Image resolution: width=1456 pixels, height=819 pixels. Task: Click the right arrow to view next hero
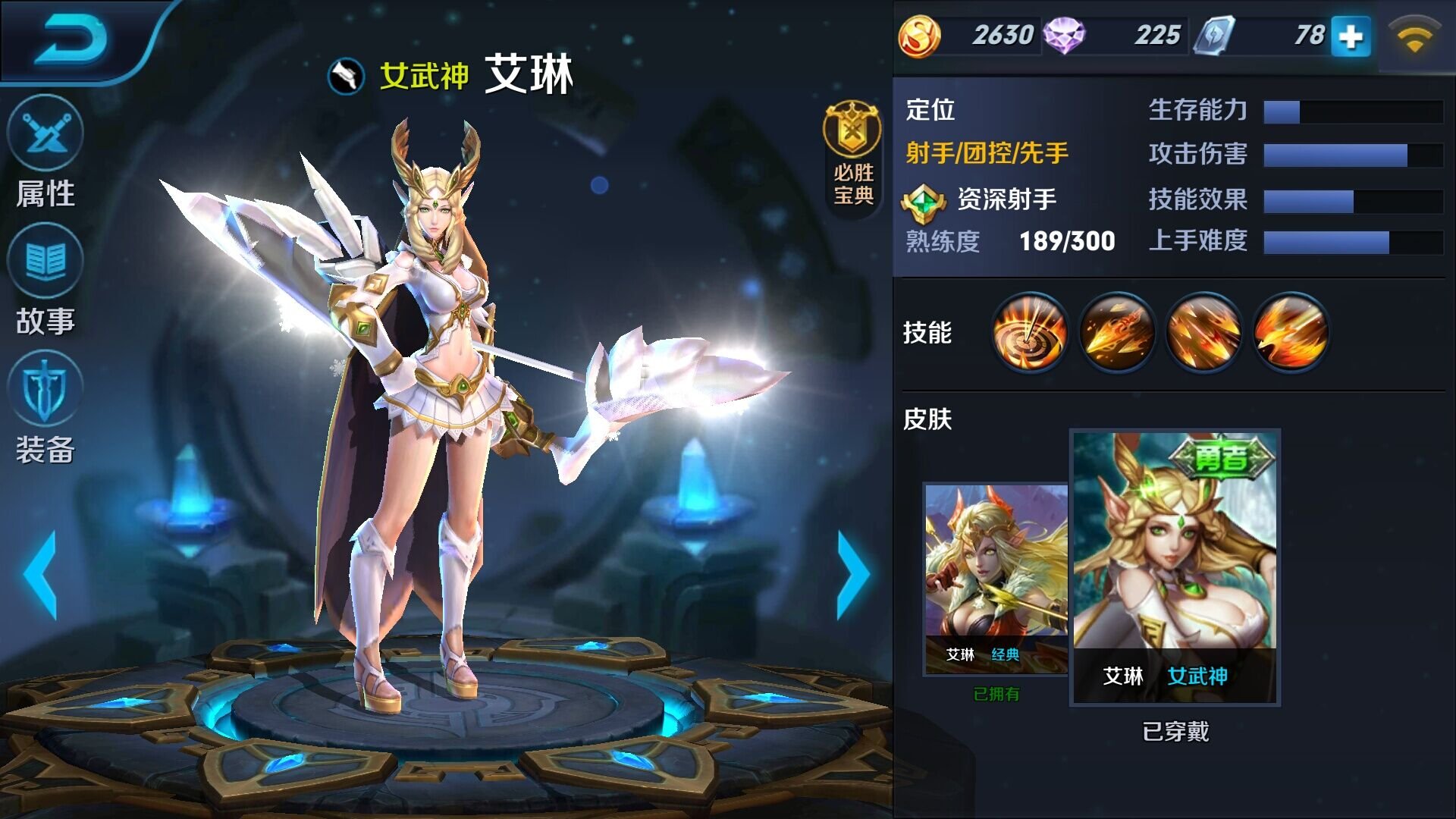tap(853, 573)
